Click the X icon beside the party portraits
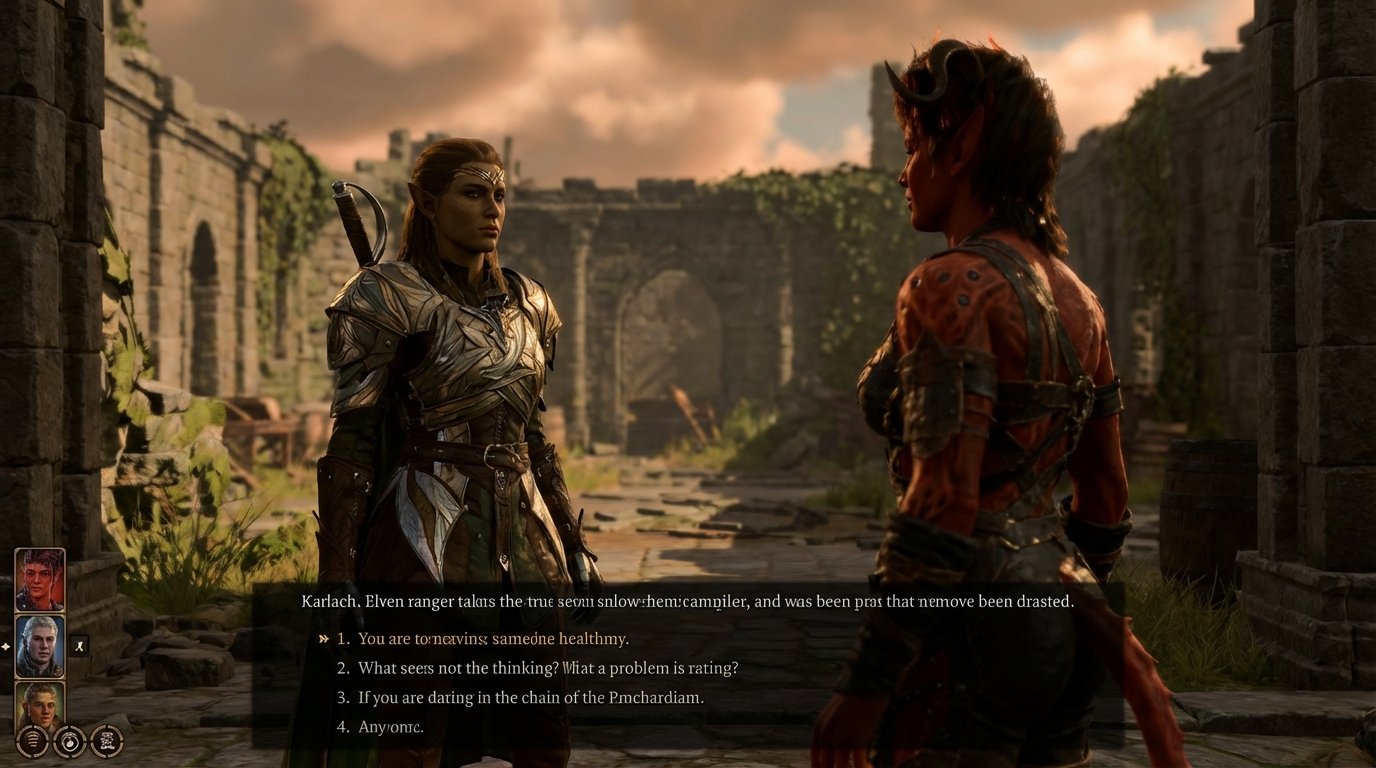This screenshot has width=1376, height=768. coord(79,644)
